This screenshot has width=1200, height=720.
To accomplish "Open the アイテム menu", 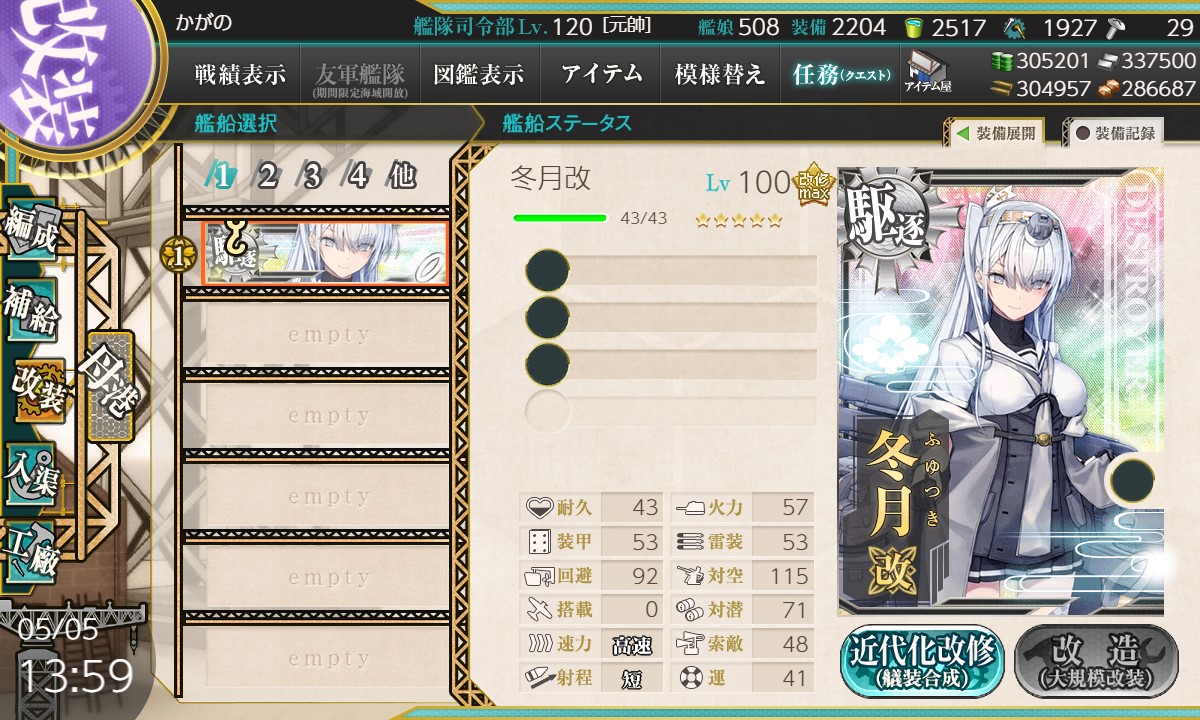I will [601, 74].
